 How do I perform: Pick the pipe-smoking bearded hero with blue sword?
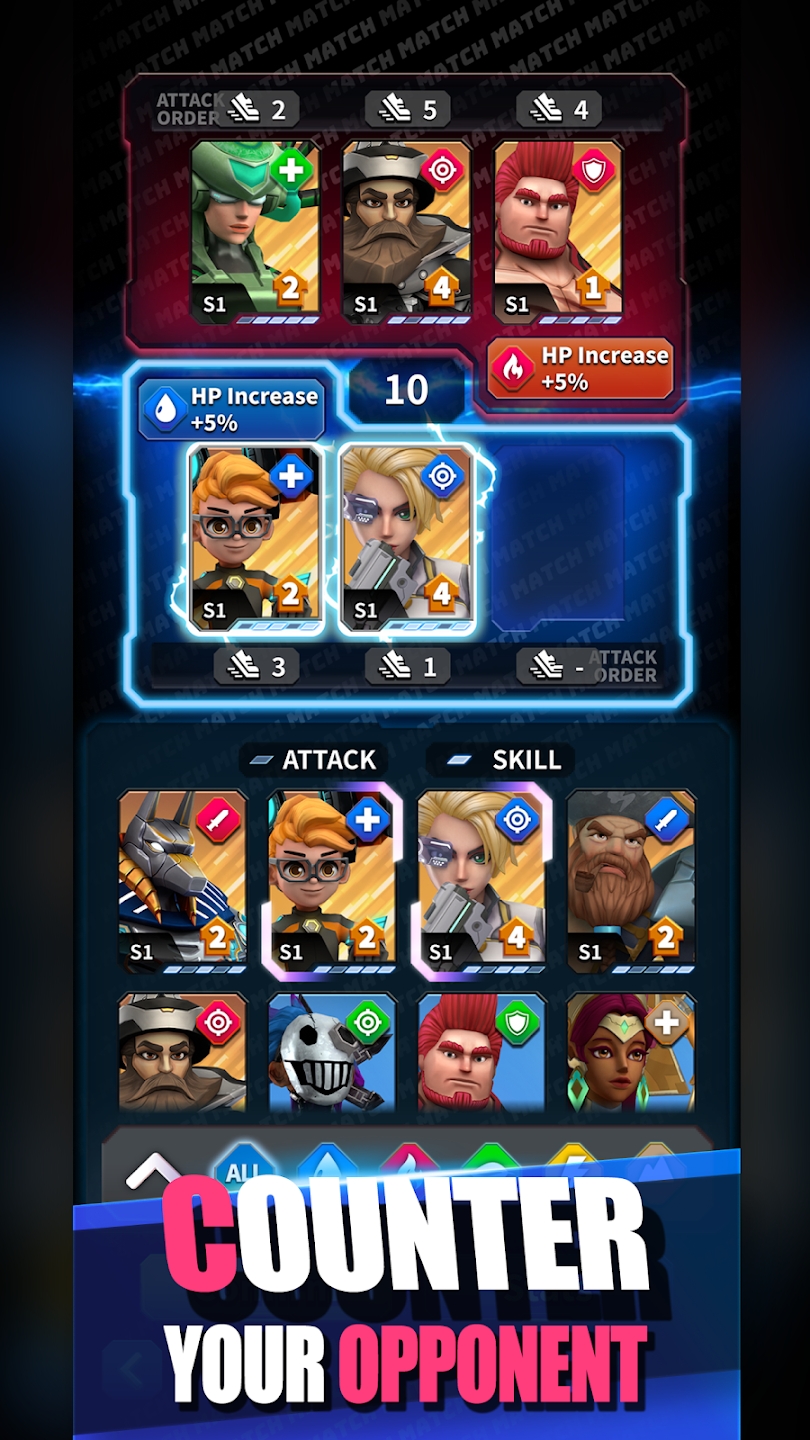(631, 880)
